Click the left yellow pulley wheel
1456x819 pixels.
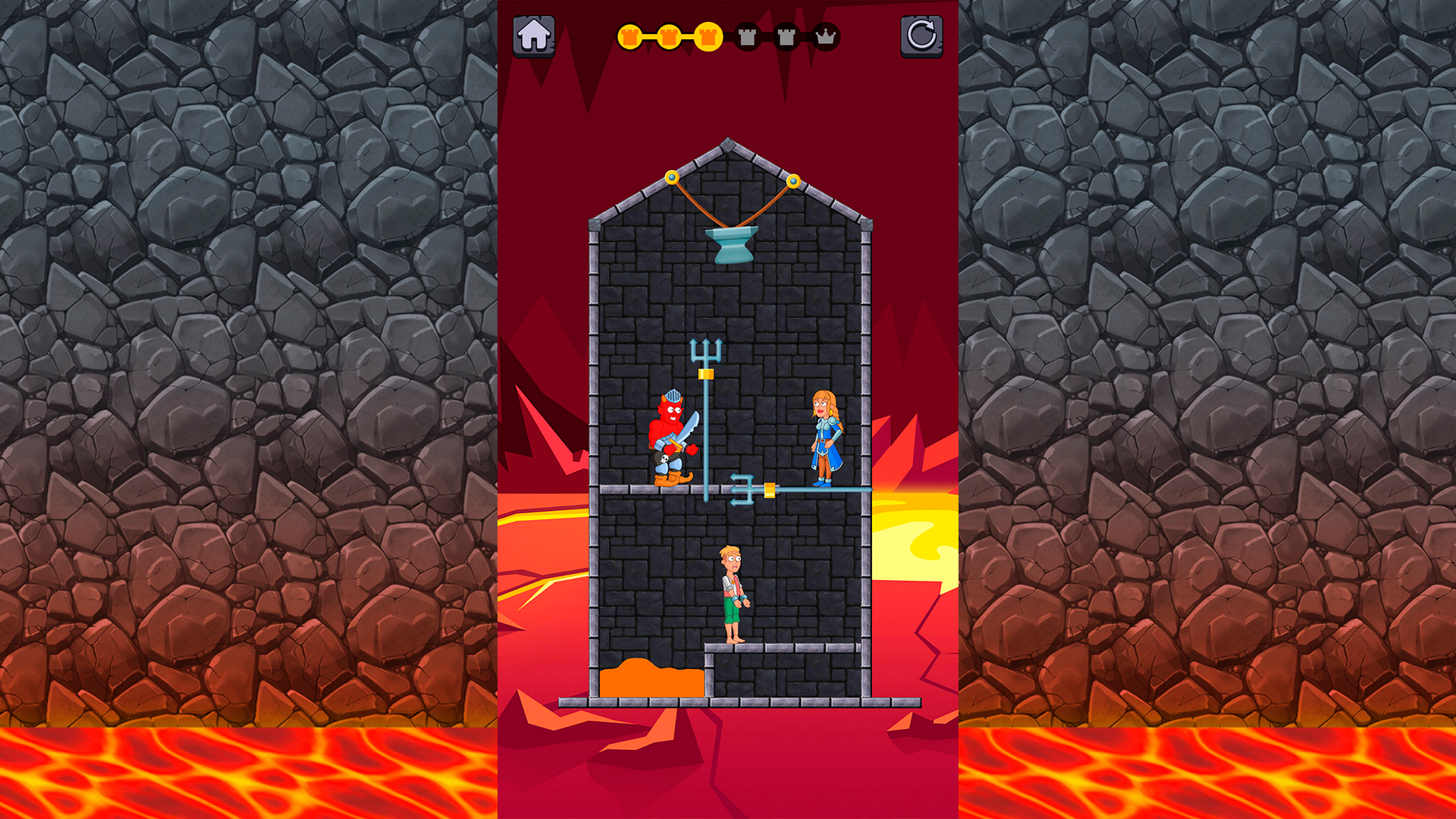(x=670, y=176)
